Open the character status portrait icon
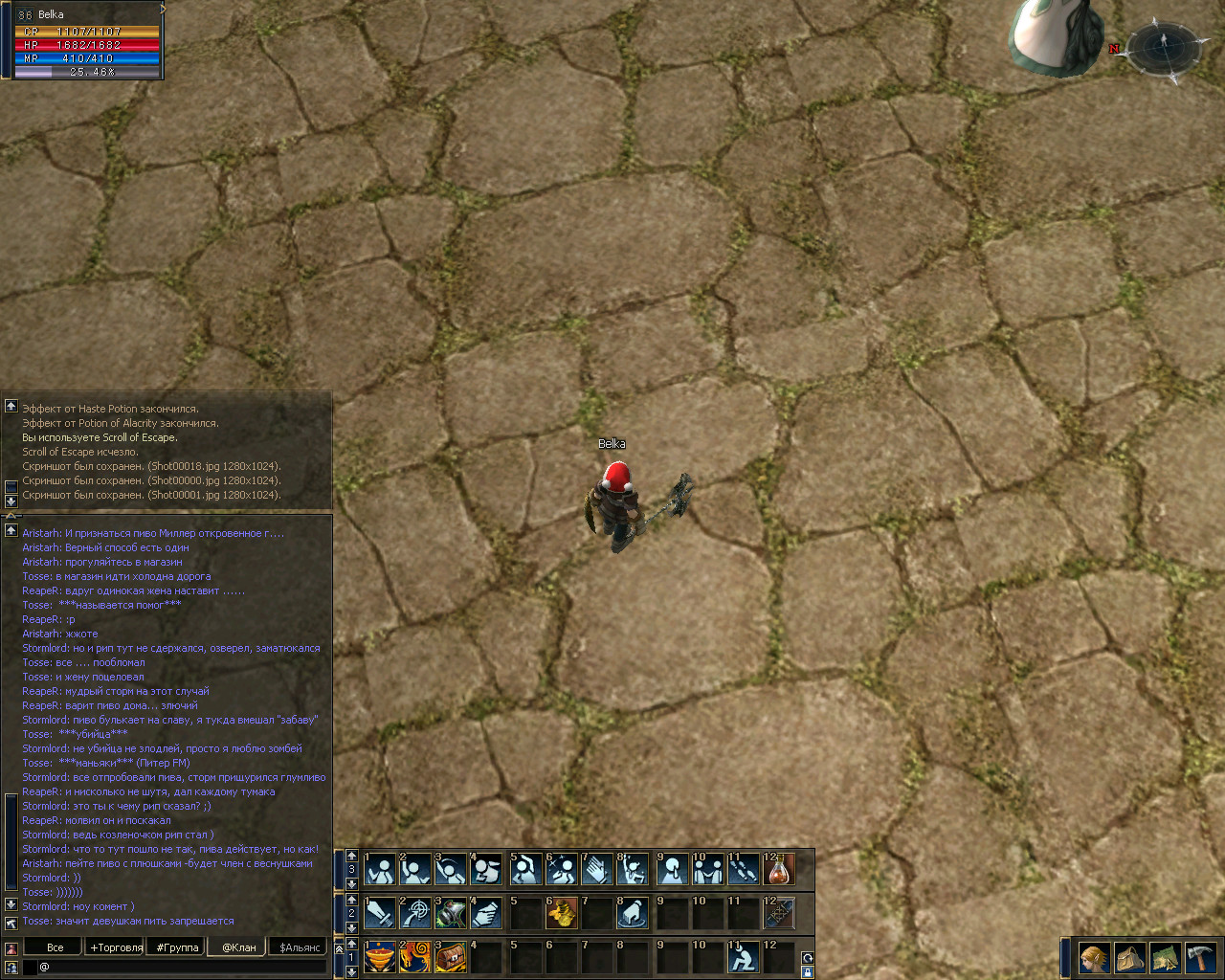The width and height of the screenshot is (1225, 980). pyautogui.click(x=1093, y=957)
